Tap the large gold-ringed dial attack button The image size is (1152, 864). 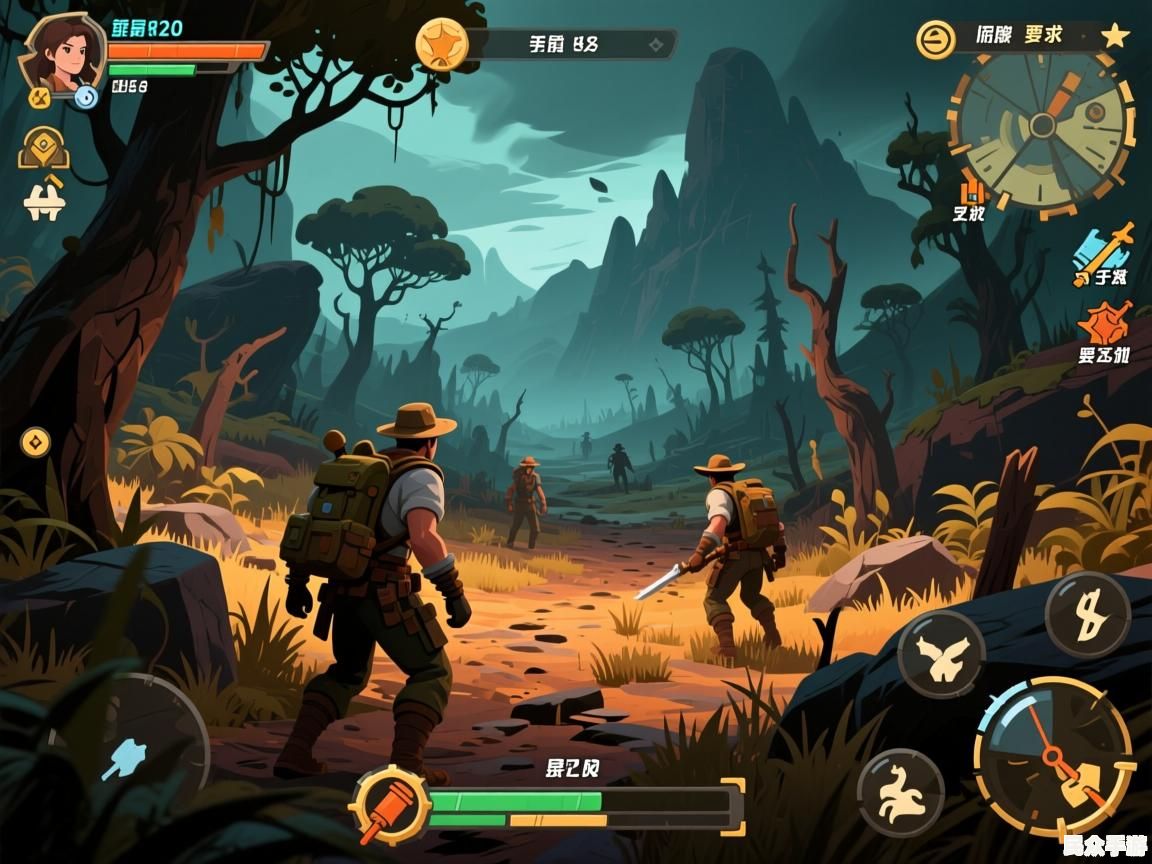click(x=1053, y=756)
